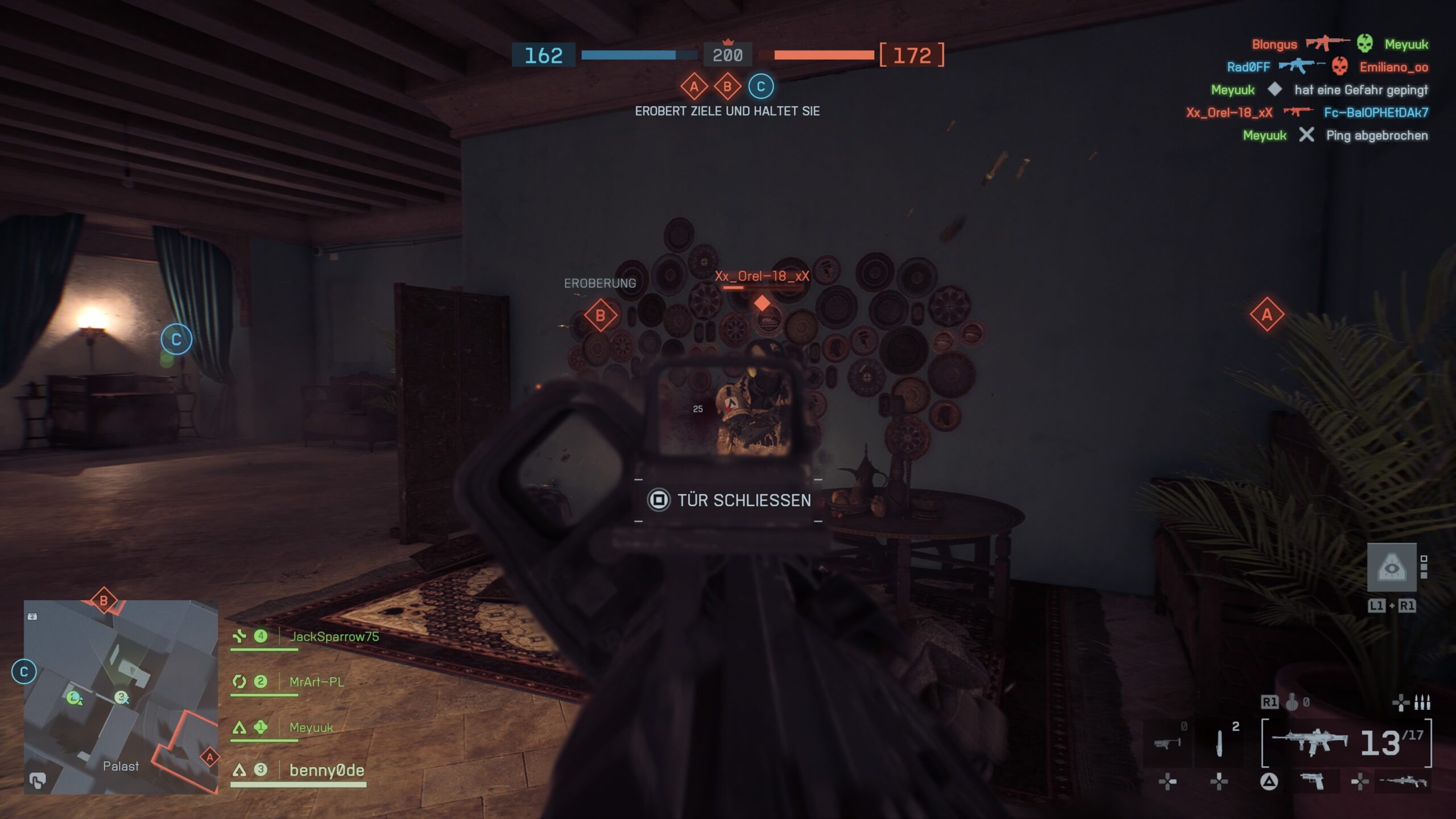The height and width of the screenshot is (819, 1456).
Task: Choose the blue objective C below the score
Action: [761, 86]
